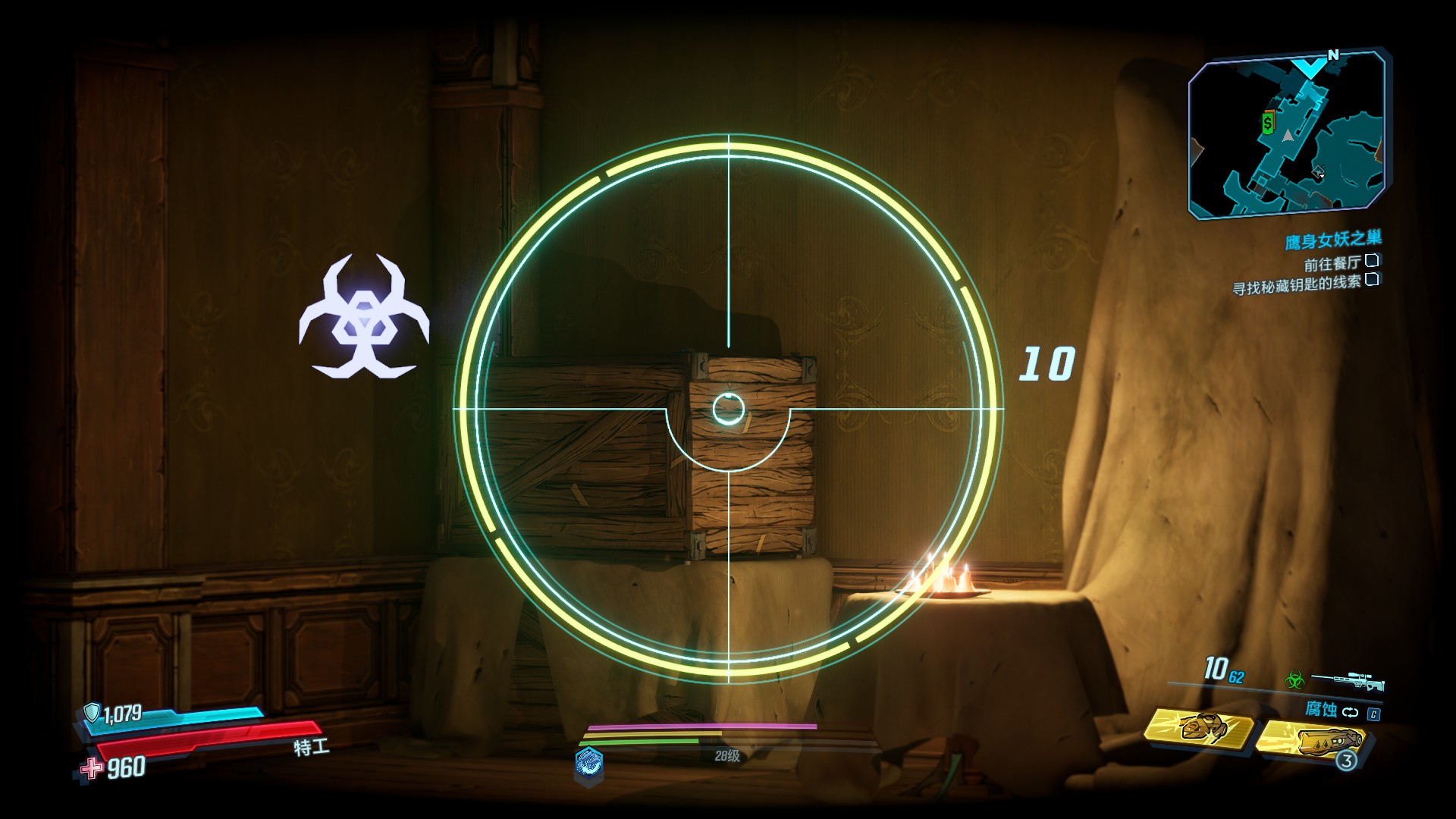Click the blue hexagon action skill icon

pyautogui.click(x=589, y=761)
